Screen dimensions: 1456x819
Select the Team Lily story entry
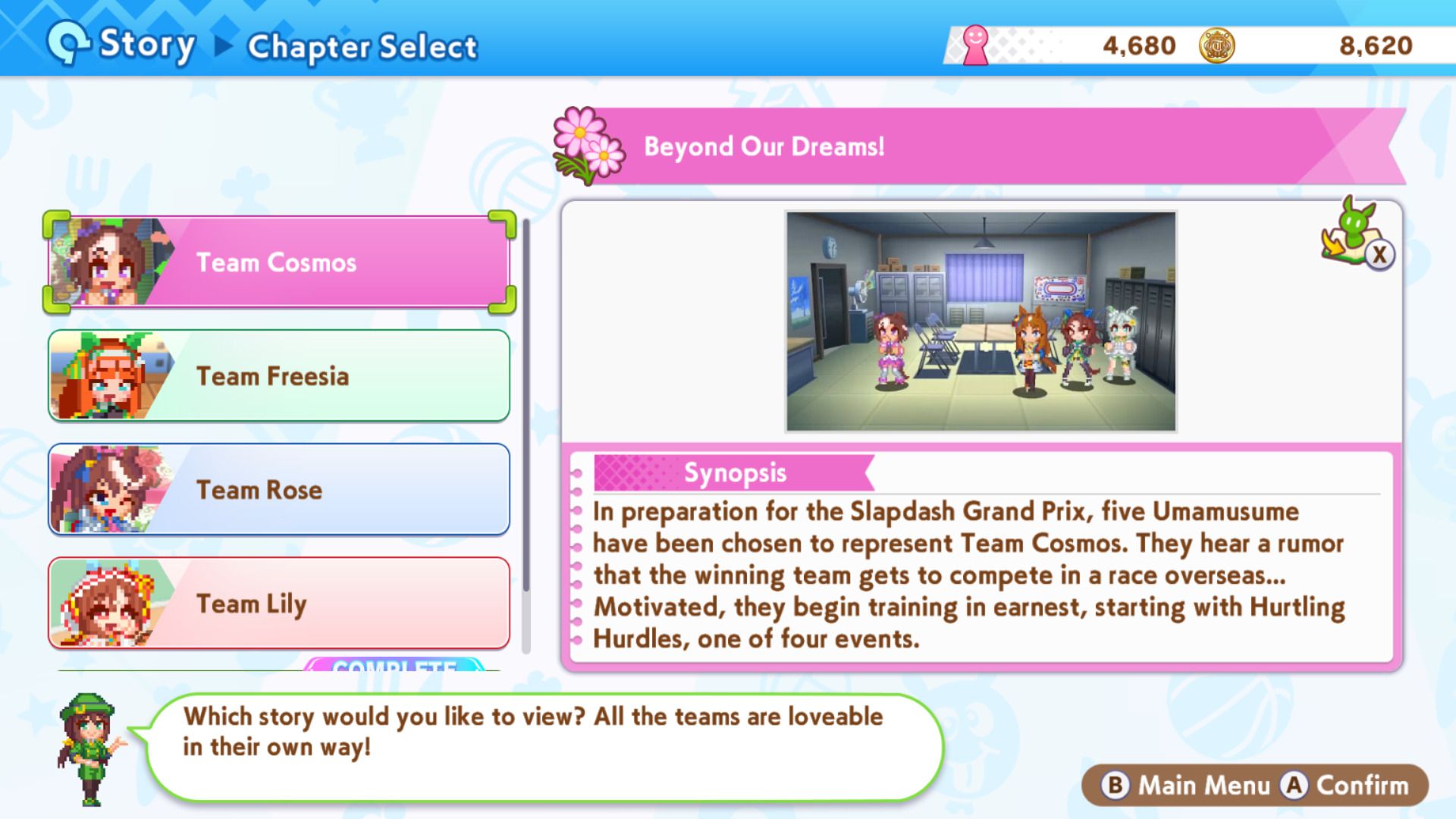pos(303,604)
